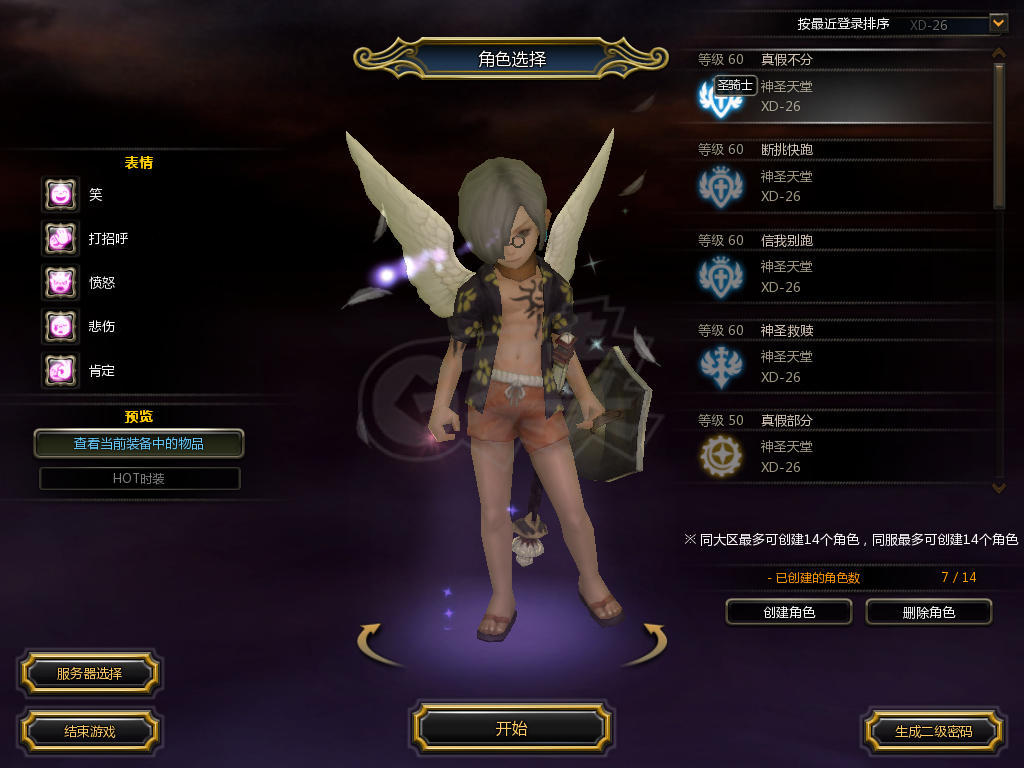
Task: Click 查看当前装备中的物品 preview button
Action: 139,443
